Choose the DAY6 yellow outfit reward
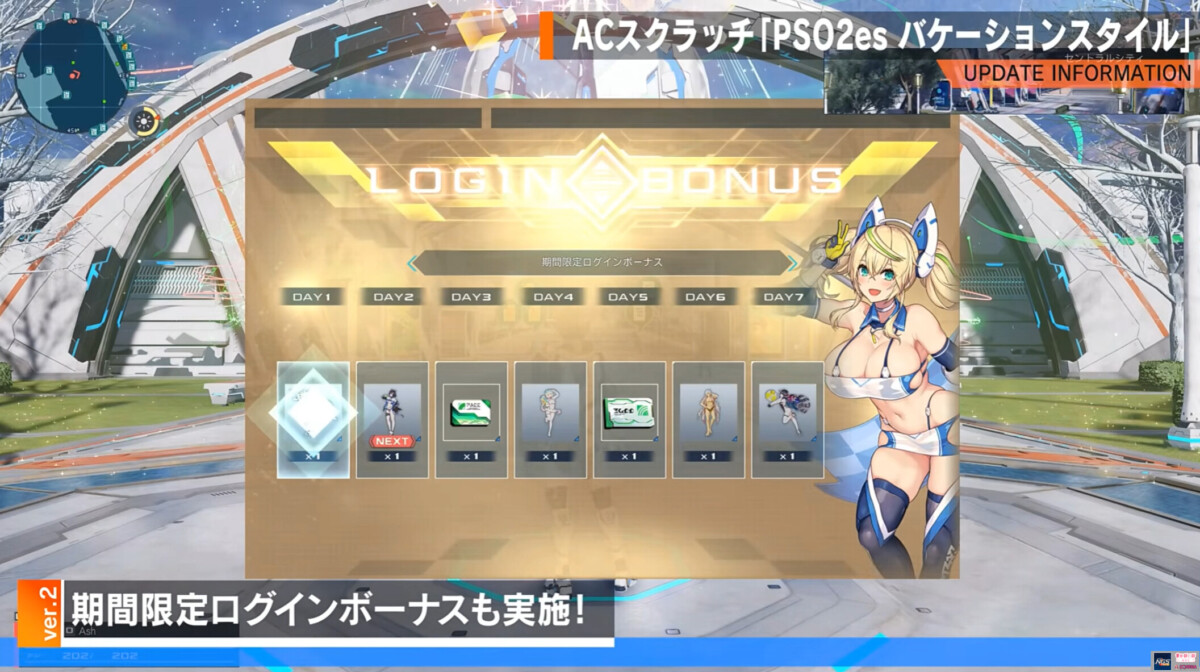The image size is (1200, 672). click(708, 419)
